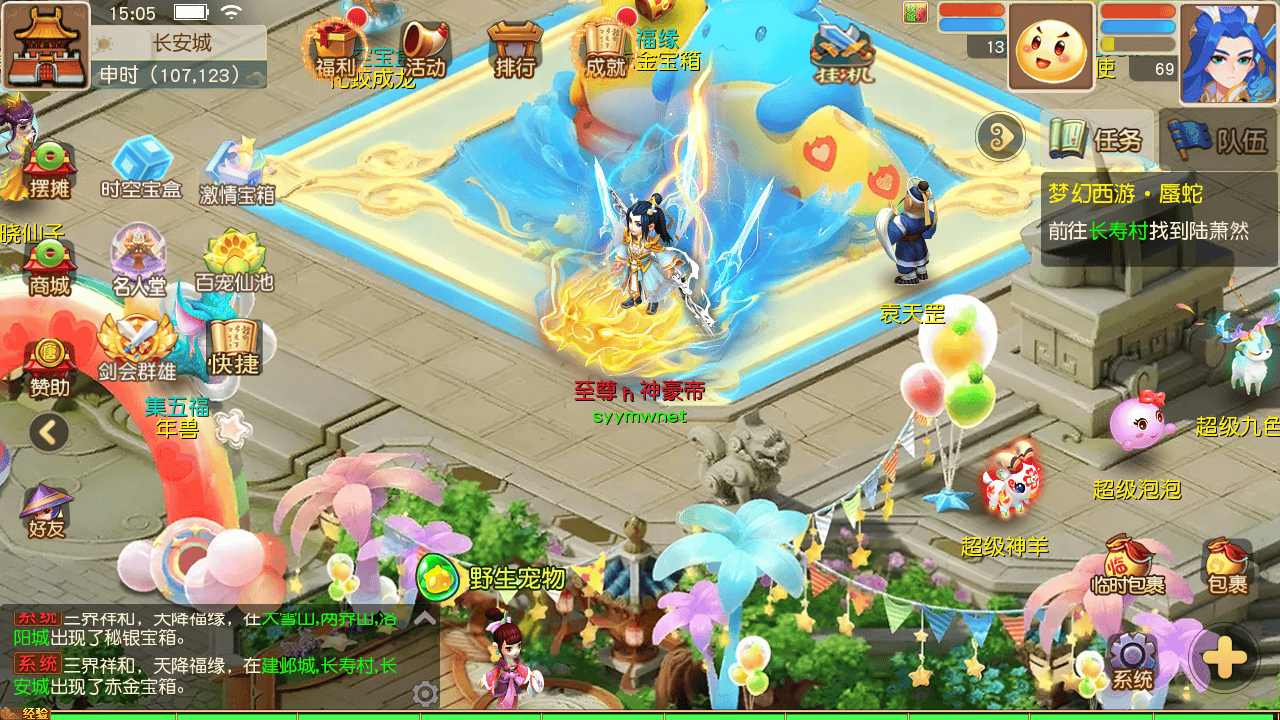Visit the 名人堂 hall of fame
Screen dimensions: 1280x720
tap(139, 262)
